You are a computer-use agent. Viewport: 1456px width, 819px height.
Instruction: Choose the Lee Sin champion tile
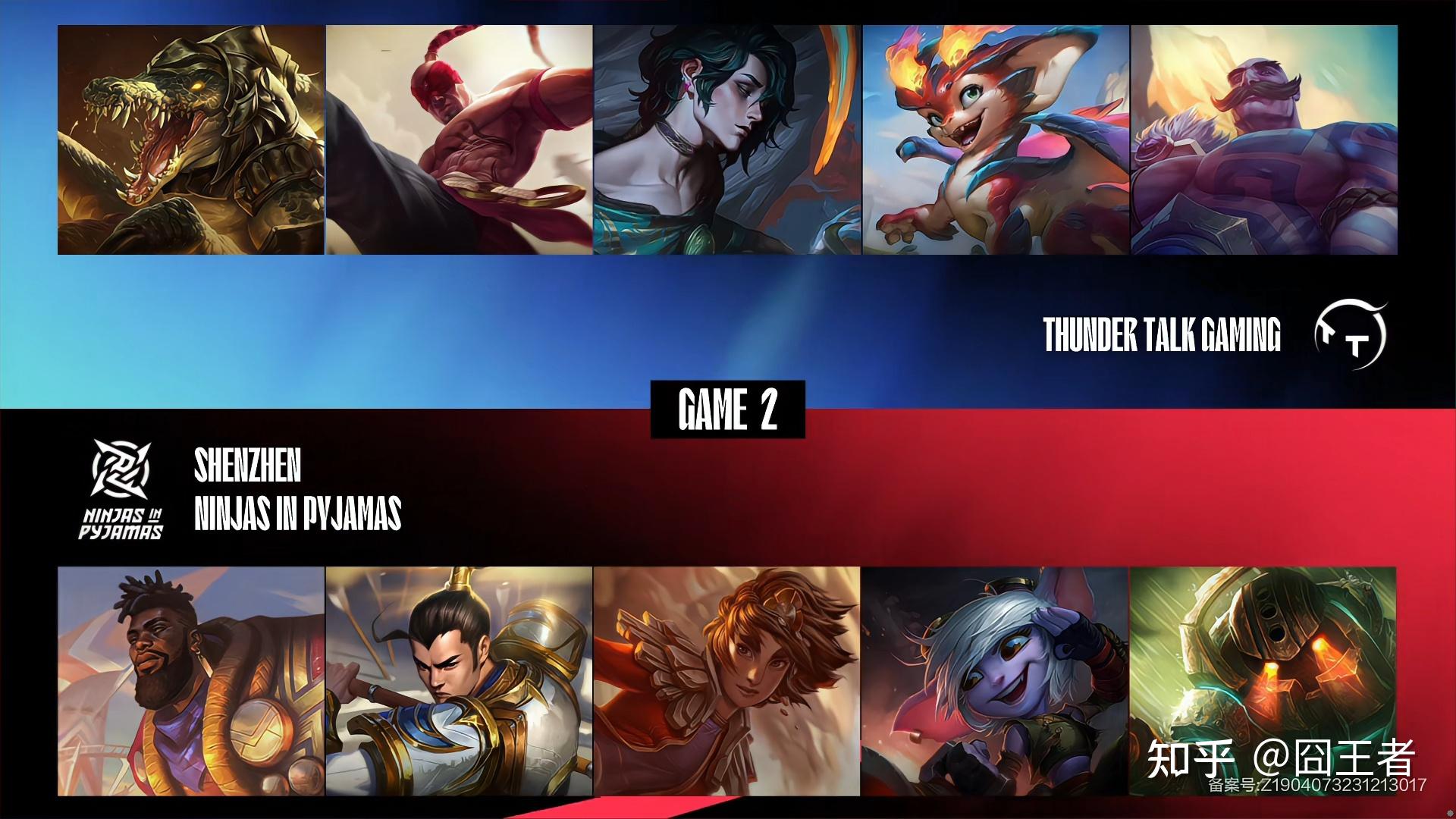pyautogui.click(x=460, y=140)
